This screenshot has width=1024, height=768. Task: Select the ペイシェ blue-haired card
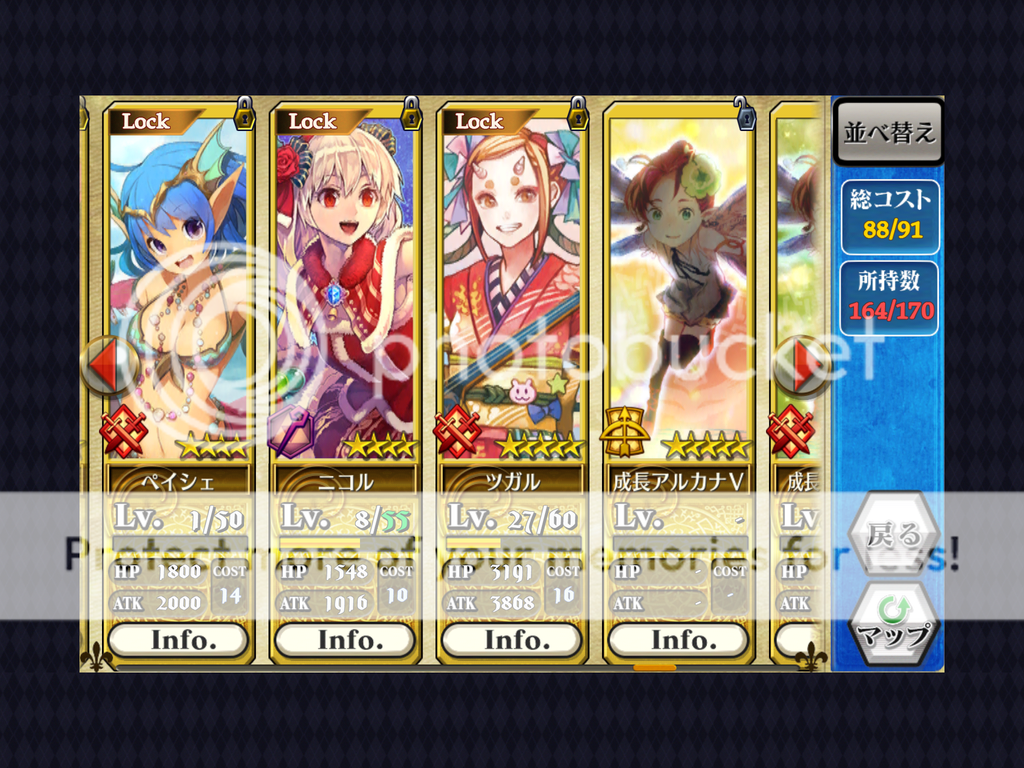pyautogui.click(x=178, y=290)
